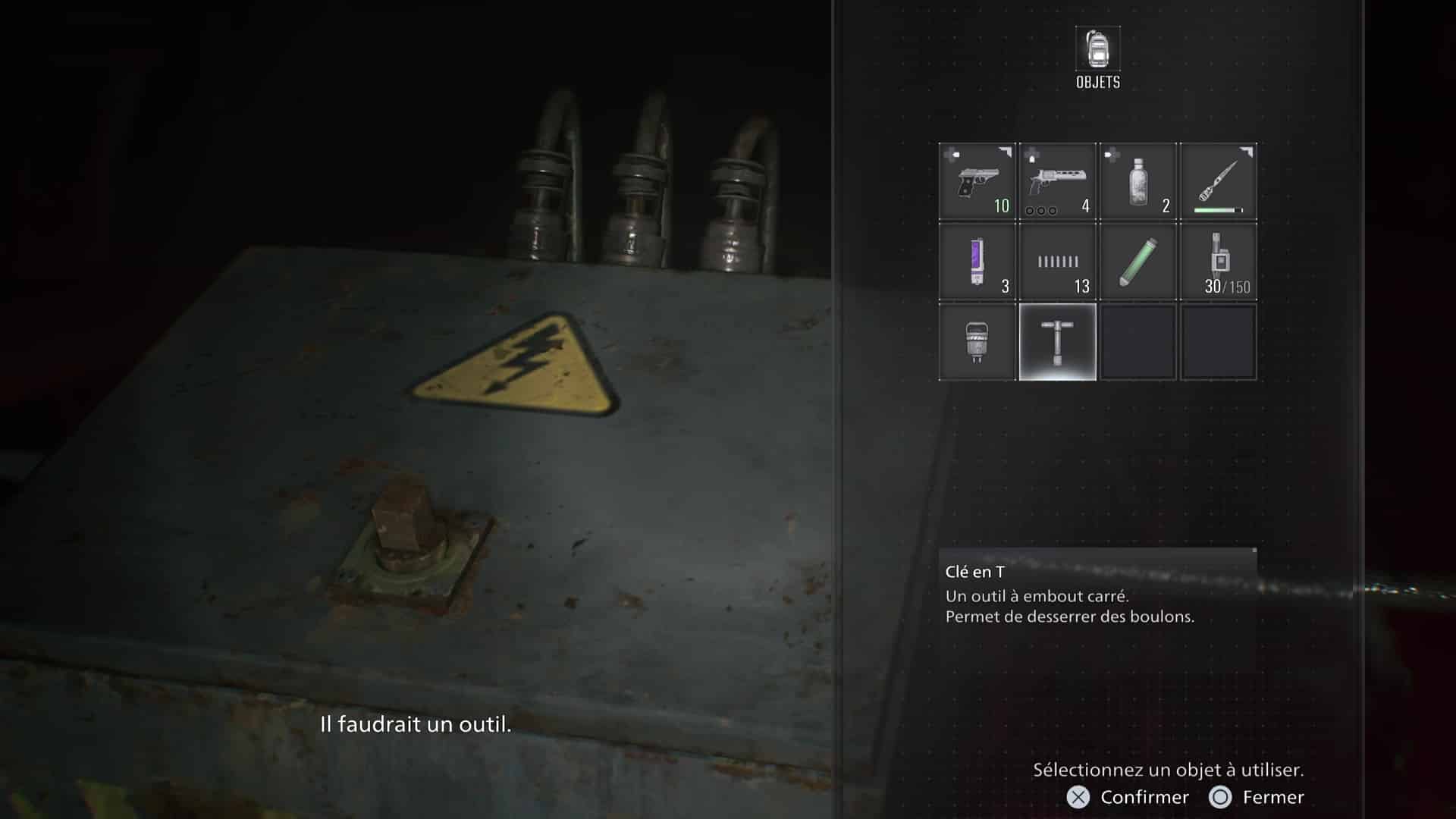
Task: Select the combat knife slot
Action: [x=1219, y=182]
